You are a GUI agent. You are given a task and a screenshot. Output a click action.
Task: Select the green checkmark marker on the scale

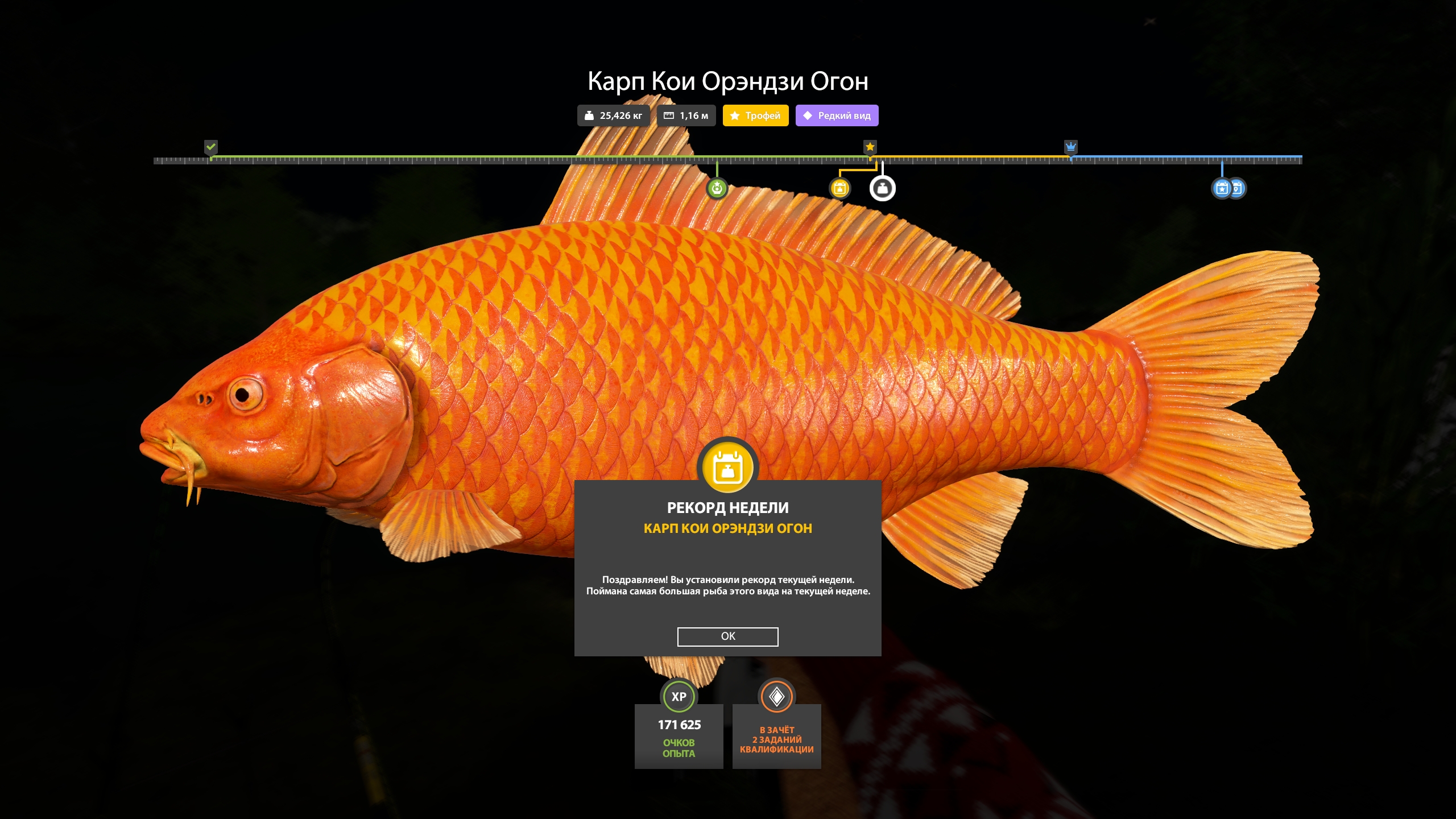[211, 147]
